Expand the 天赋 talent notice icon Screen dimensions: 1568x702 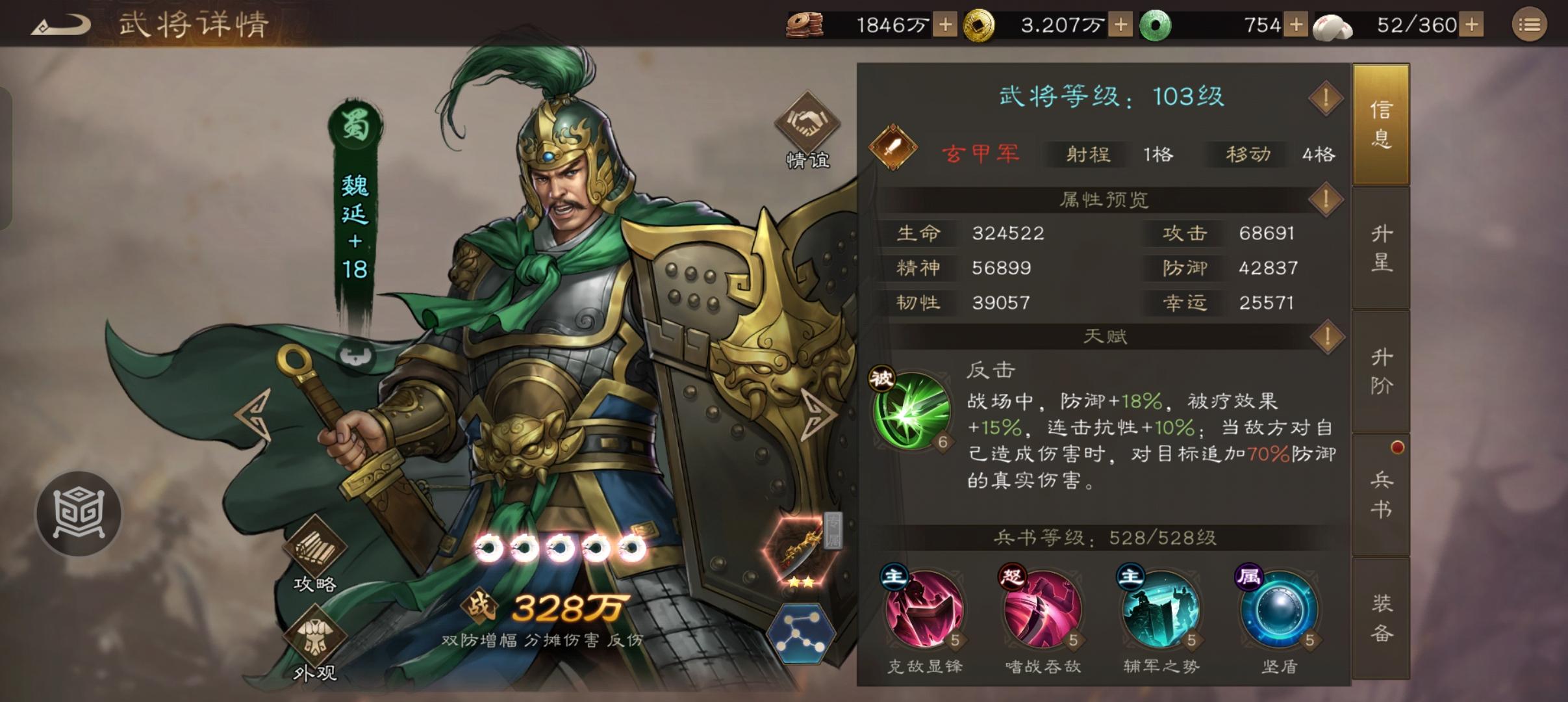1327,337
